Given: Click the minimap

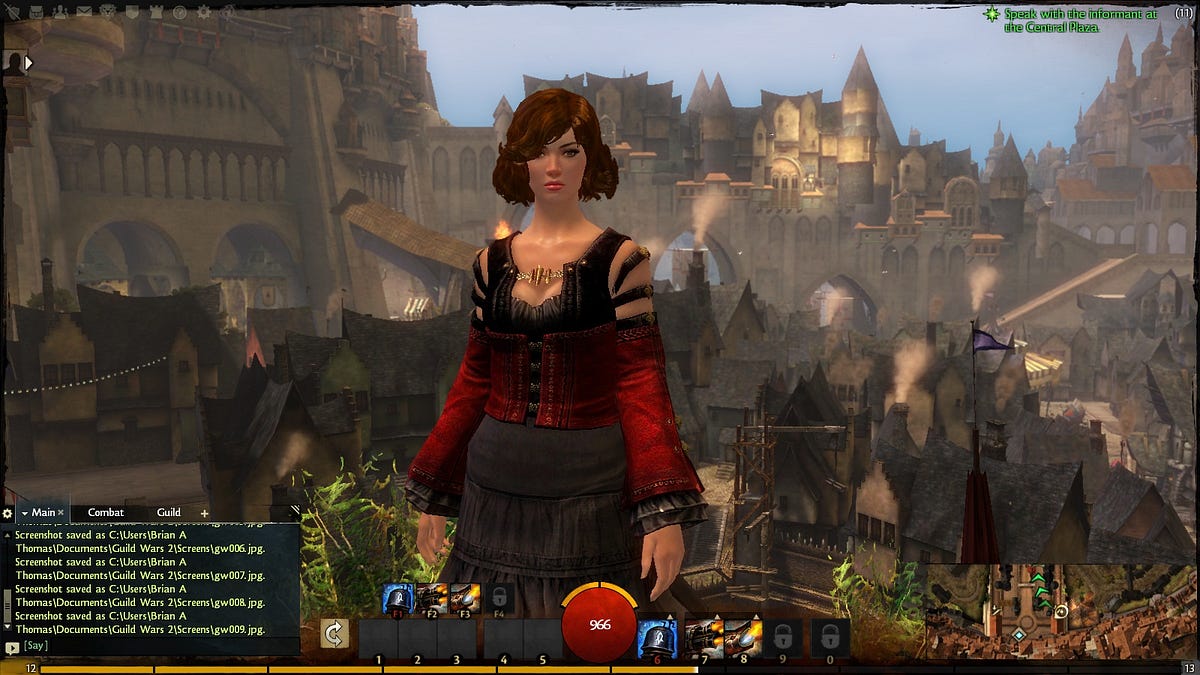Looking at the screenshot, I should (x=1060, y=612).
